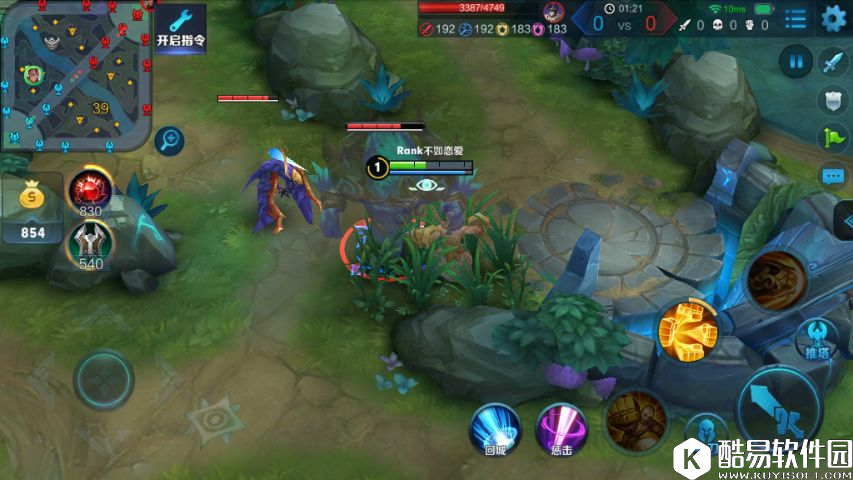
Task: Send the sword attack signal
Action: [833, 62]
